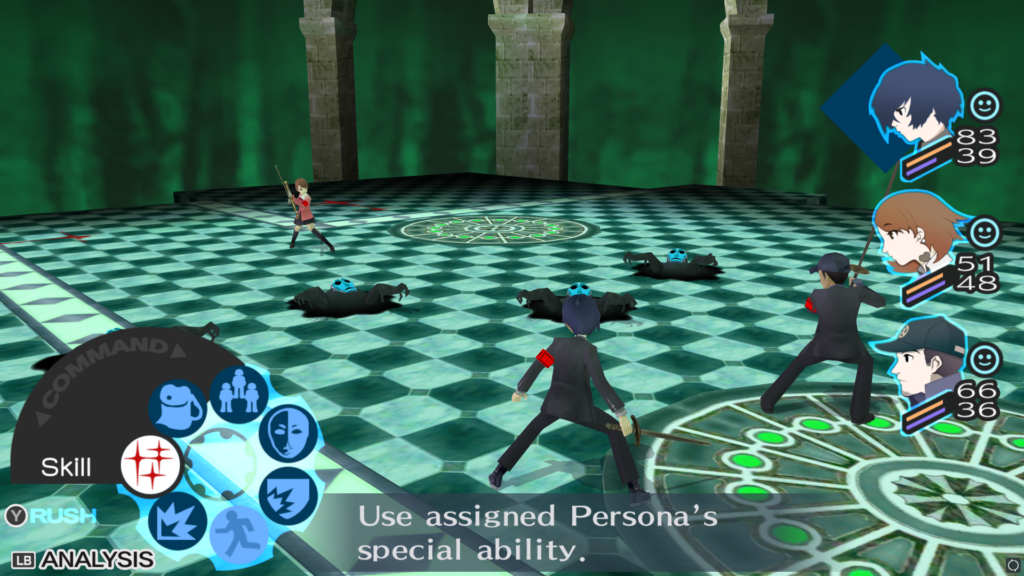The image size is (1024, 576).
Task: Select Yukari's brown-haired party portrait
Action: point(915,240)
